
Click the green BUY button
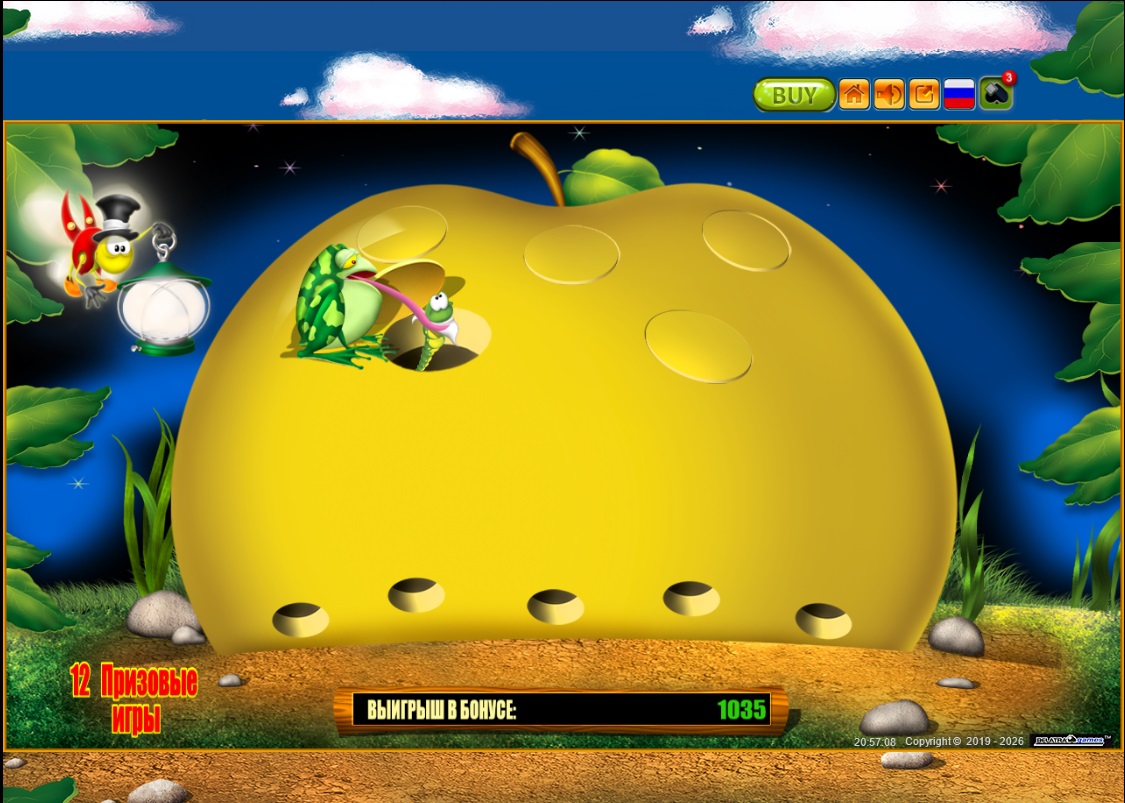794,95
